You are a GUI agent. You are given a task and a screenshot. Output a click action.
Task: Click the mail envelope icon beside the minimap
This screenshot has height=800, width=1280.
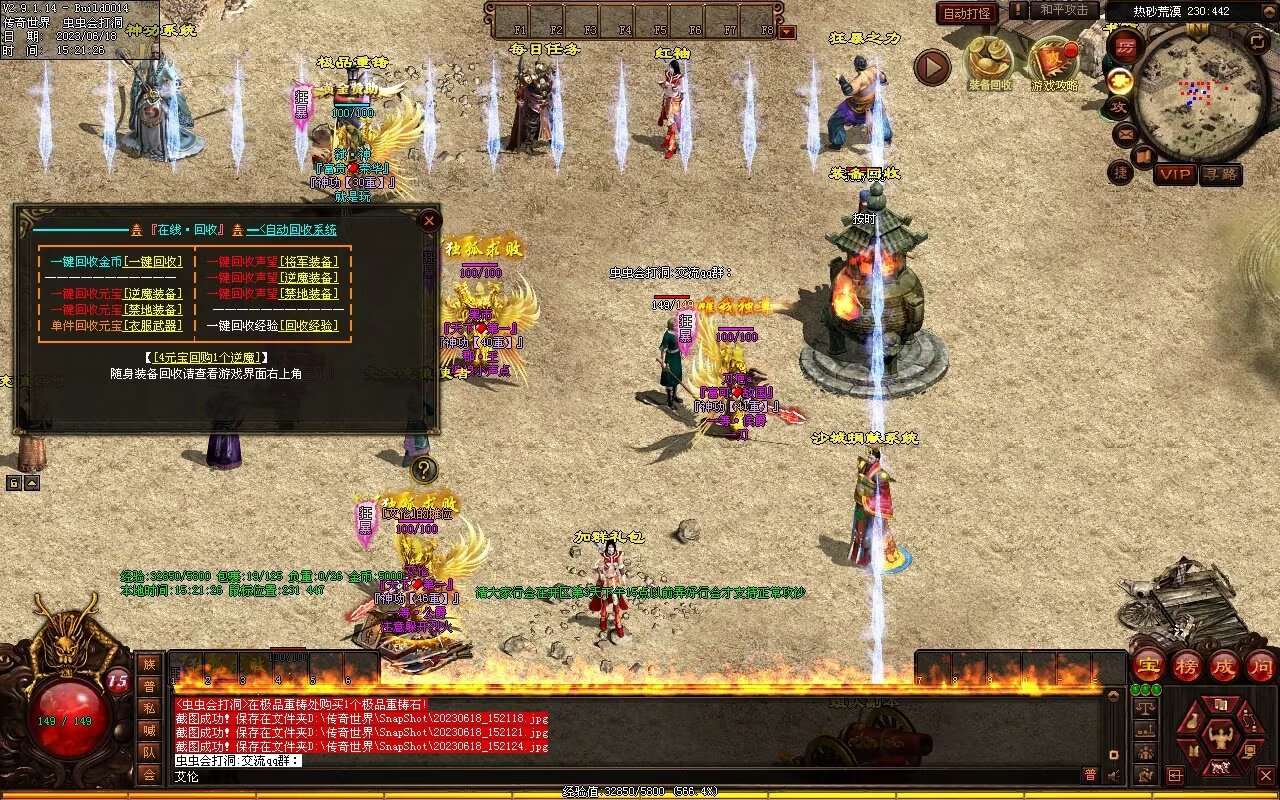tap(1125, 134)
